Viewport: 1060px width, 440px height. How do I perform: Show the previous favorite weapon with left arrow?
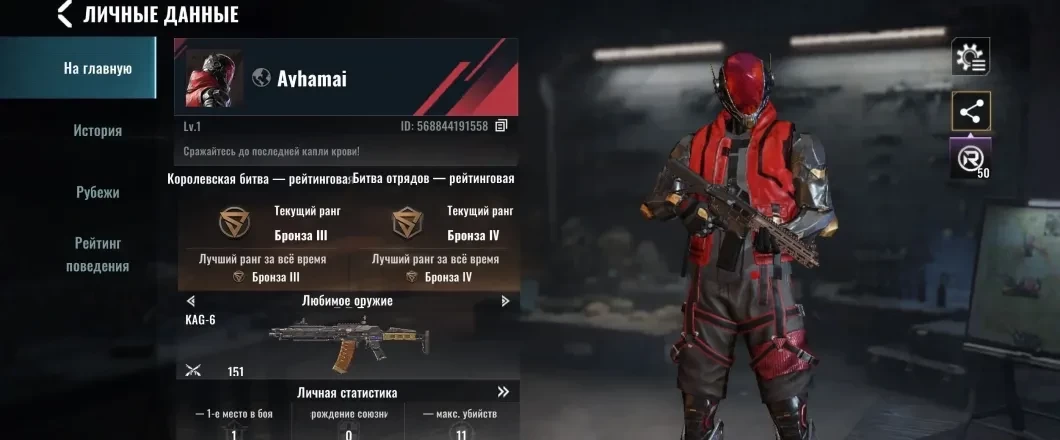(191, 301)
